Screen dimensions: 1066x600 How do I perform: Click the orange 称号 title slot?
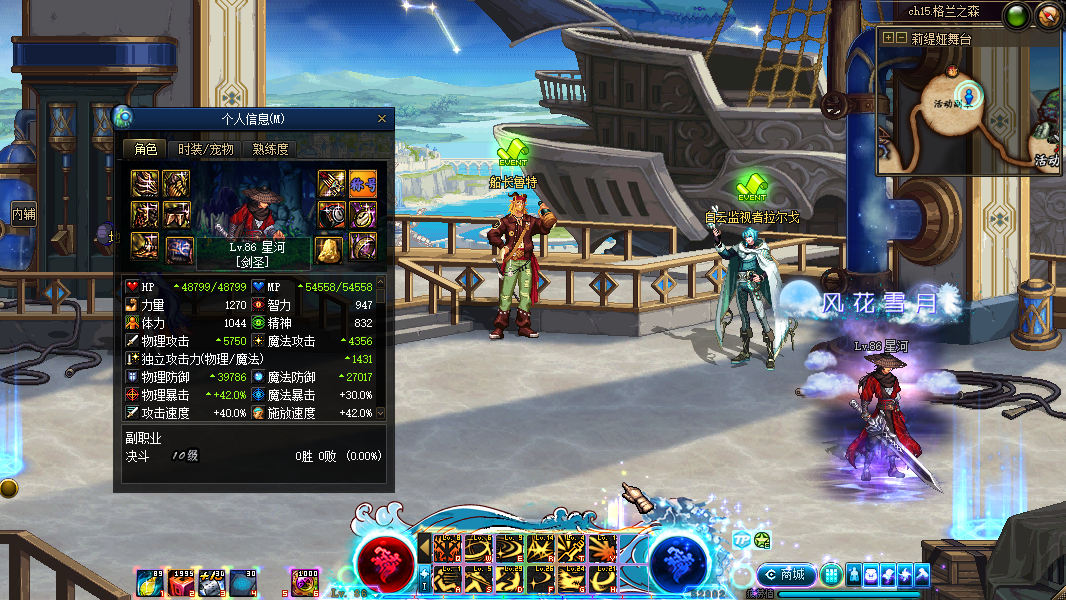[x=363, y=184]
